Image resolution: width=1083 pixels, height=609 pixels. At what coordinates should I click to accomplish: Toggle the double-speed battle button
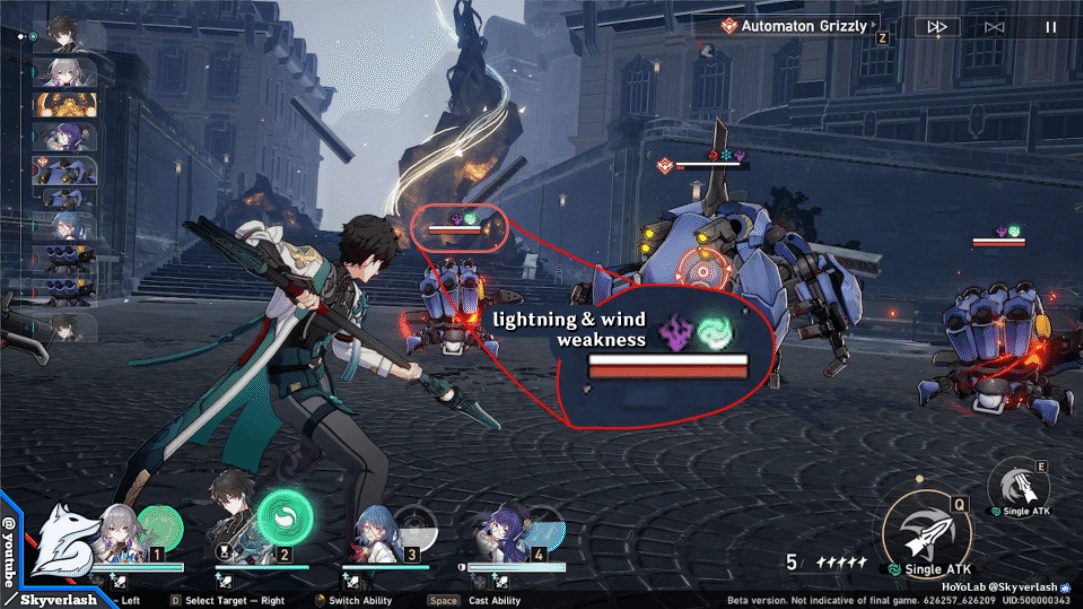coord(937,27)
